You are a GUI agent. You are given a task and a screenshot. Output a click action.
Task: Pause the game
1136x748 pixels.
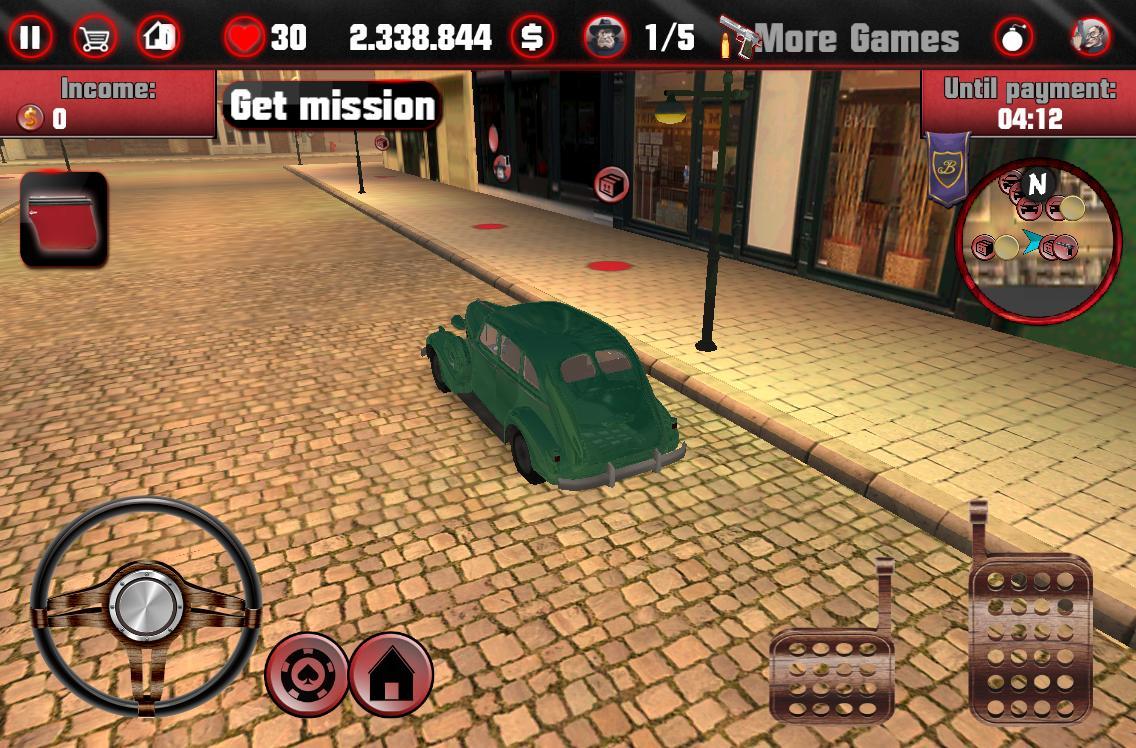click(x=31, y=38)
